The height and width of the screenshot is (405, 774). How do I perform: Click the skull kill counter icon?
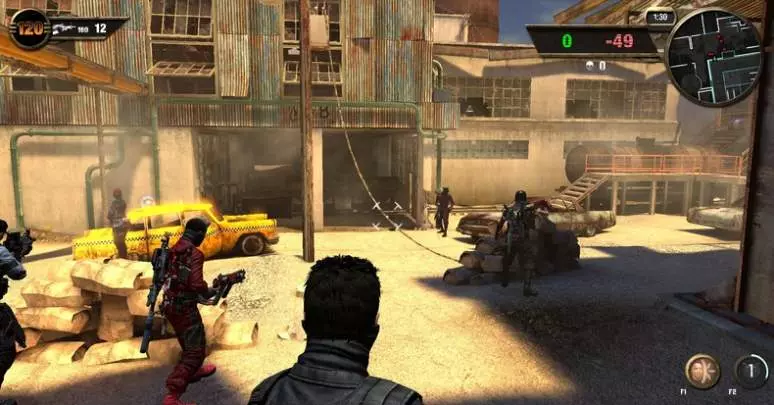589,66
